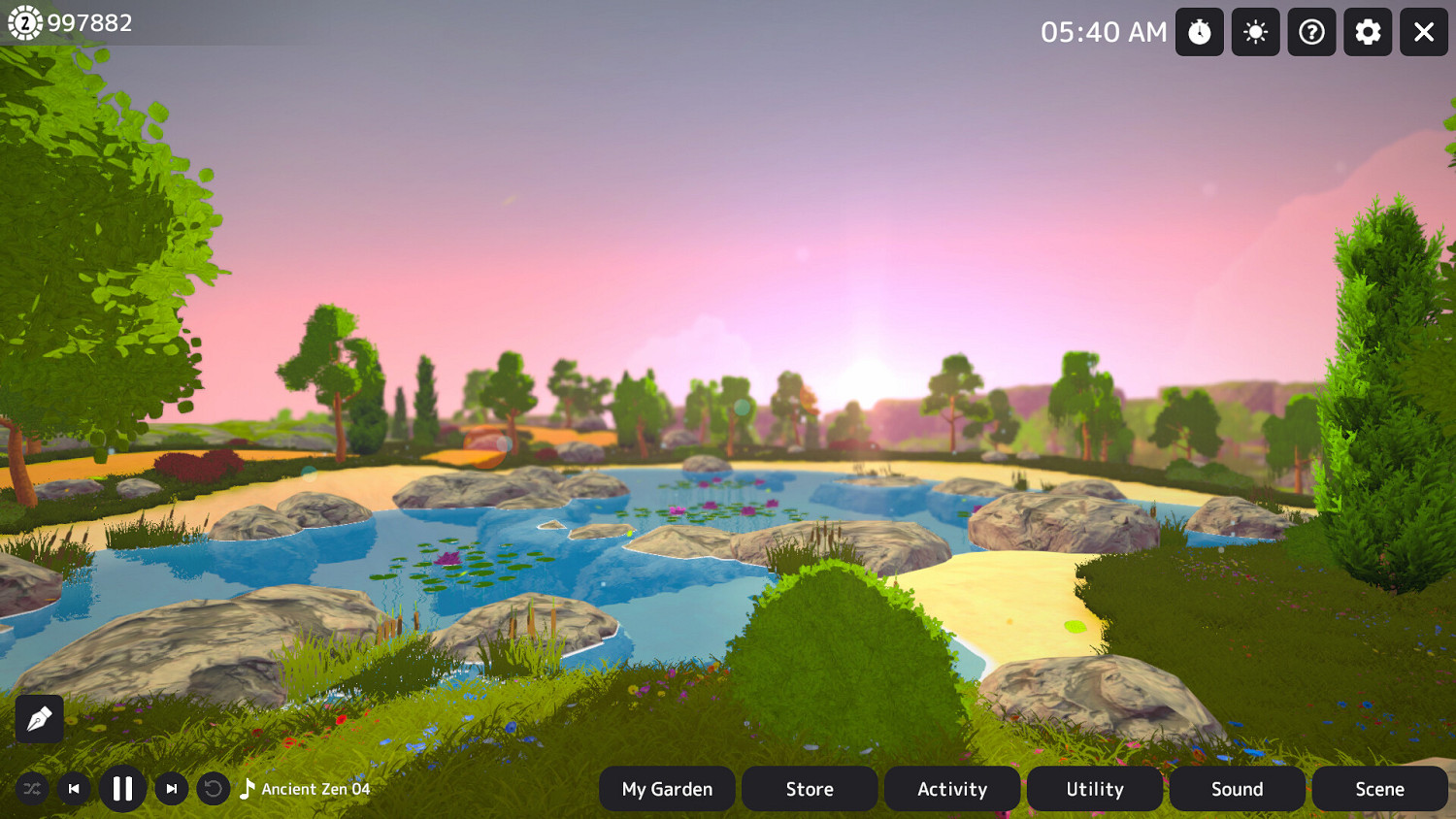Open the settings gear
Viewport: 1456px width, 819px height.
tap(1368, 32)
